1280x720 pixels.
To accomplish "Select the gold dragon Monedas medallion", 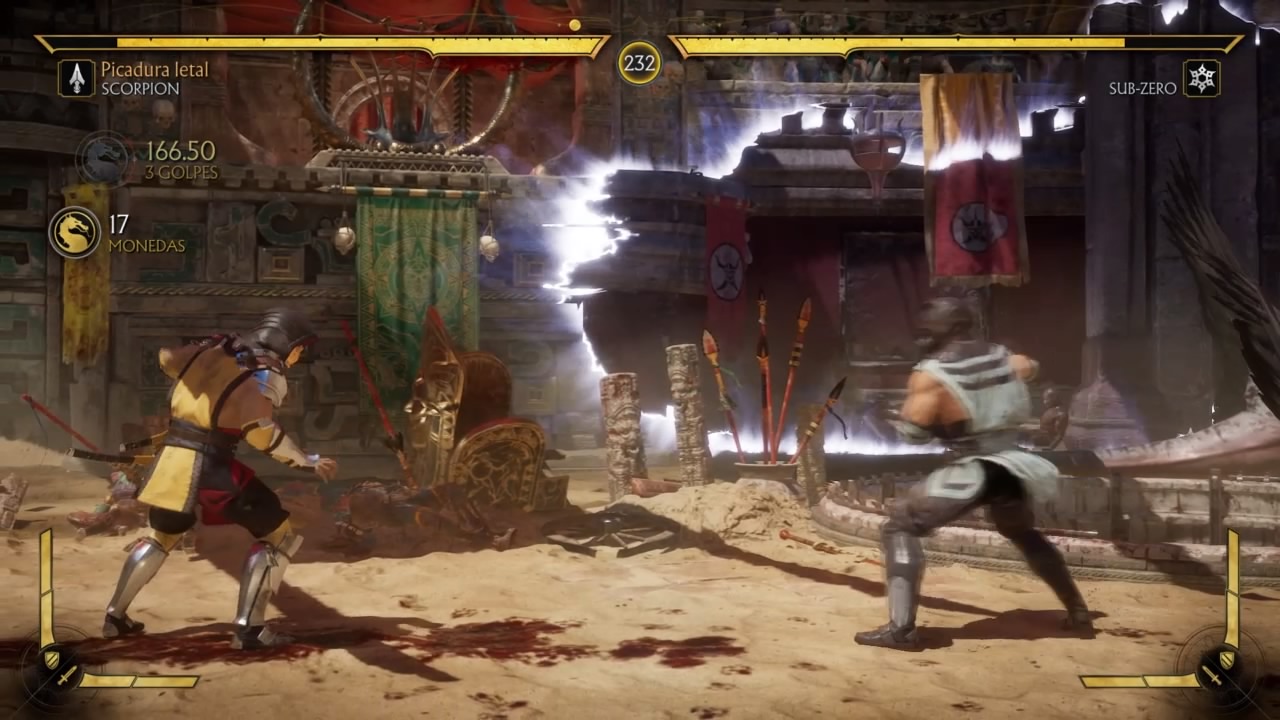I will tap(74, 232).
